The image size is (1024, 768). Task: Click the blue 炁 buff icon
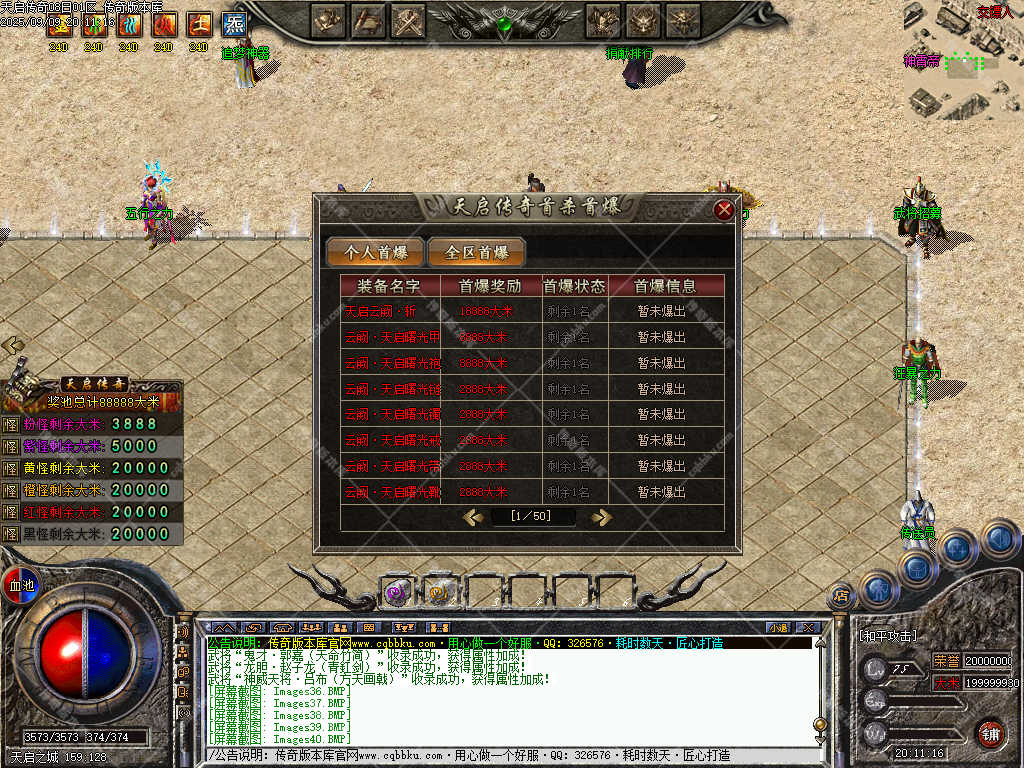pyautogui.click(x=234, y=24)
